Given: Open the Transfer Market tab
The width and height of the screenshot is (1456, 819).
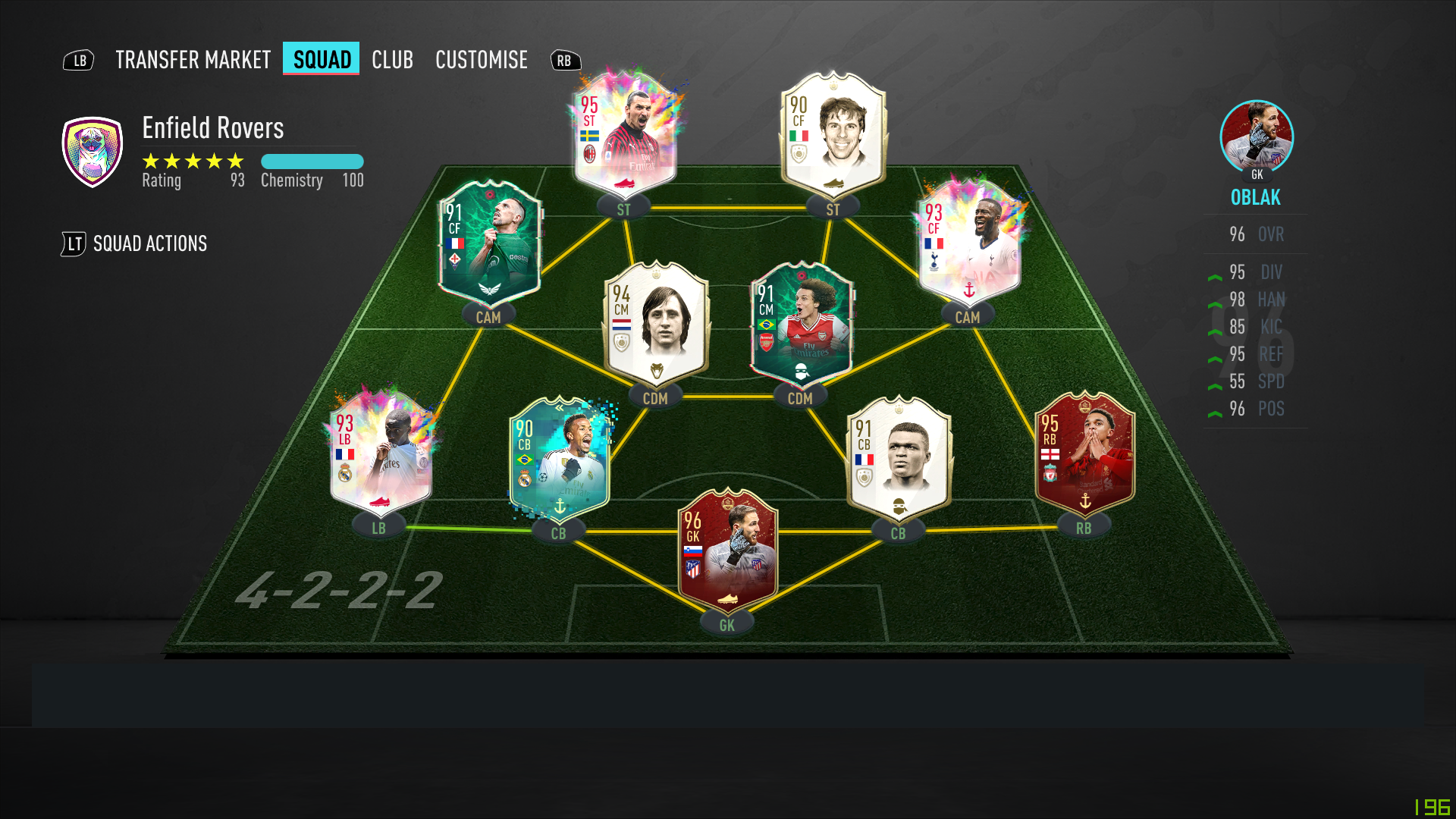Looking at the screenshot, I should pos(193,60).
